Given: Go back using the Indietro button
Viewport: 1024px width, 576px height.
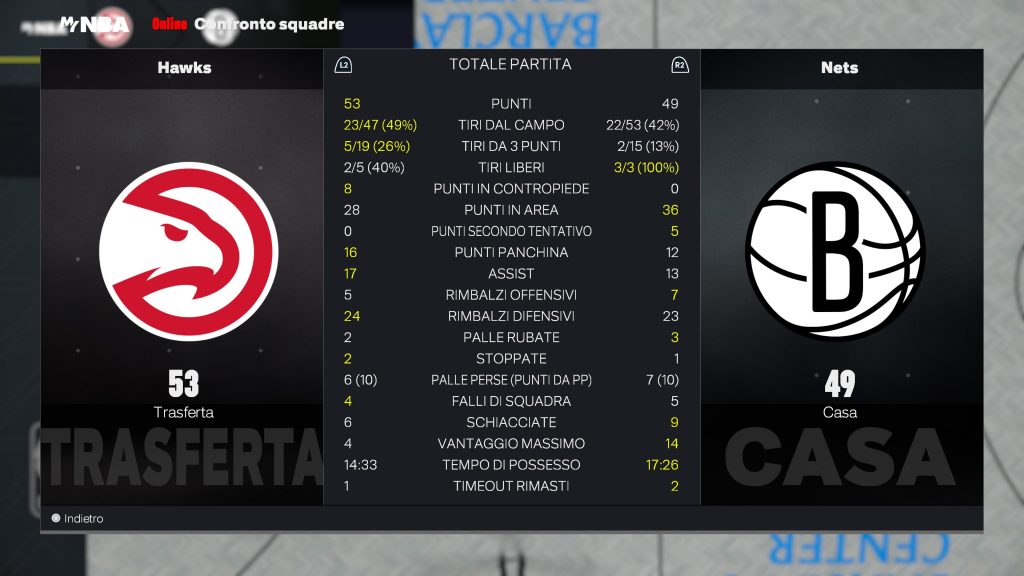Looking at the screenshot, I should click(78, 519).
